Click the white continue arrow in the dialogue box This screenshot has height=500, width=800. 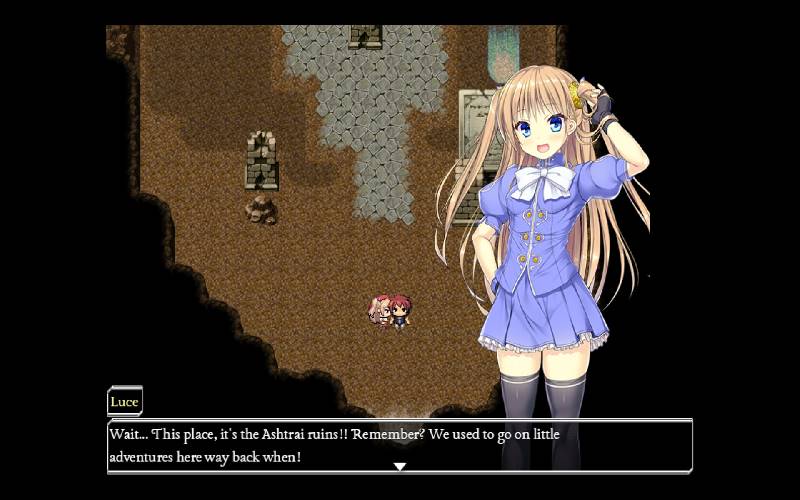[399, 466]
